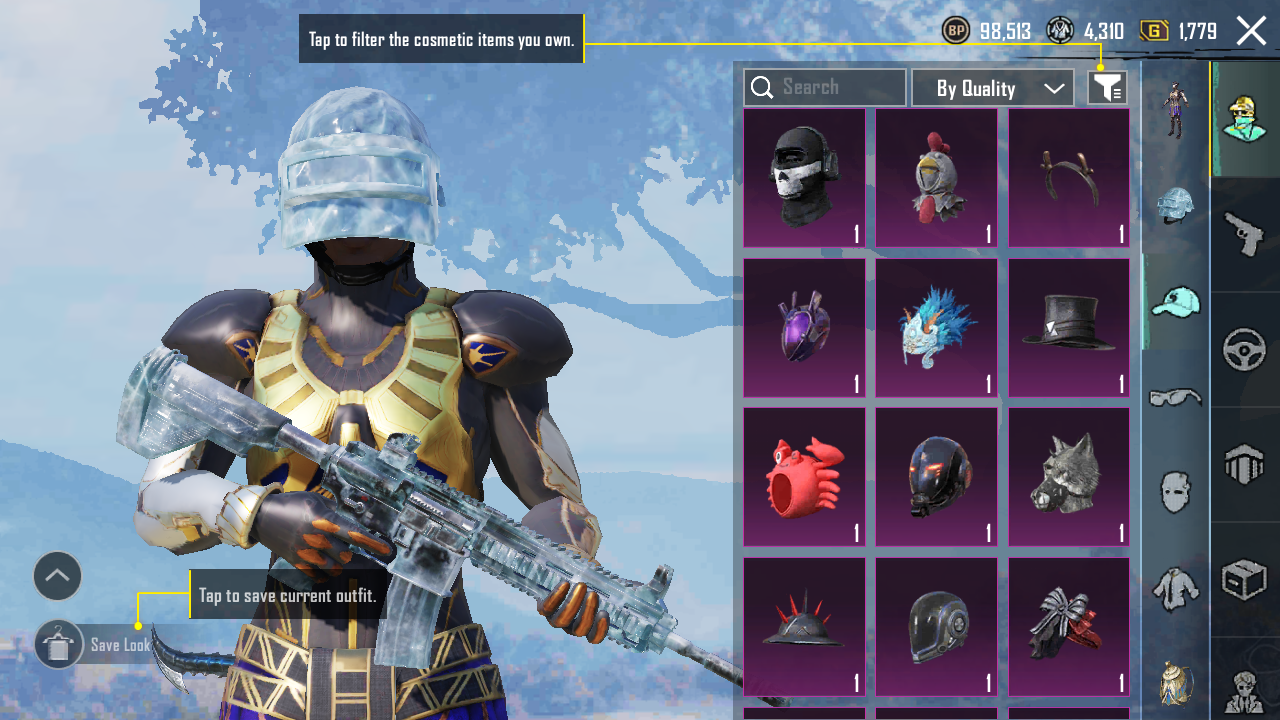The height and width of the screenshot is (720, 1280).
Task: Select the grey wolf mask
Action: tap(1069, 477)
